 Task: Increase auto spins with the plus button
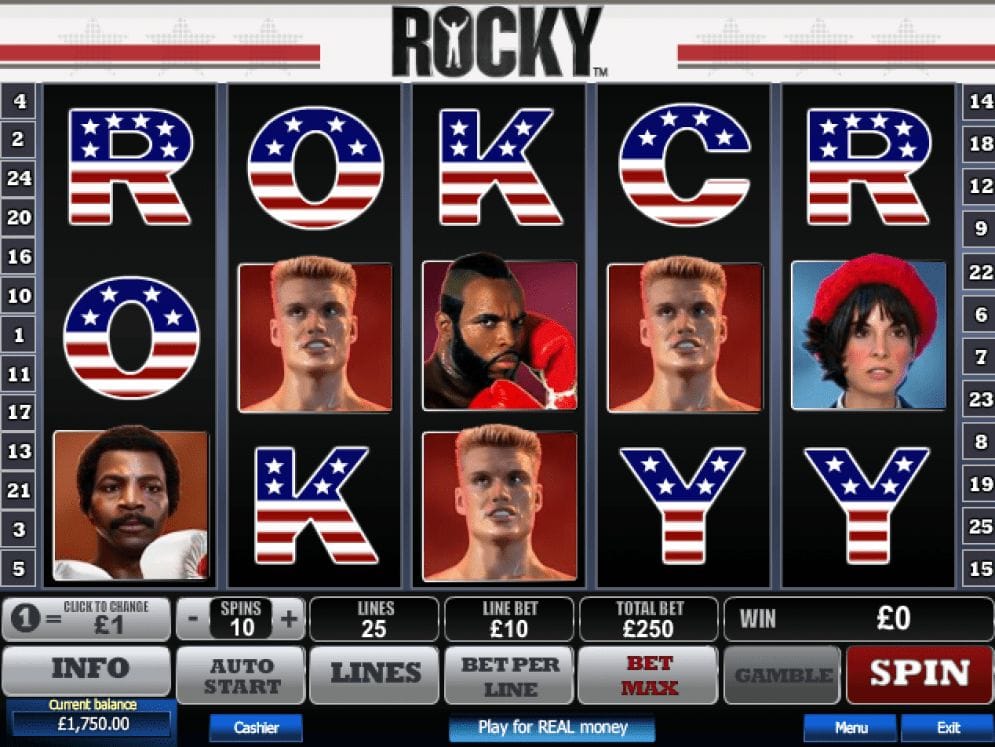[x=289, y=619]
